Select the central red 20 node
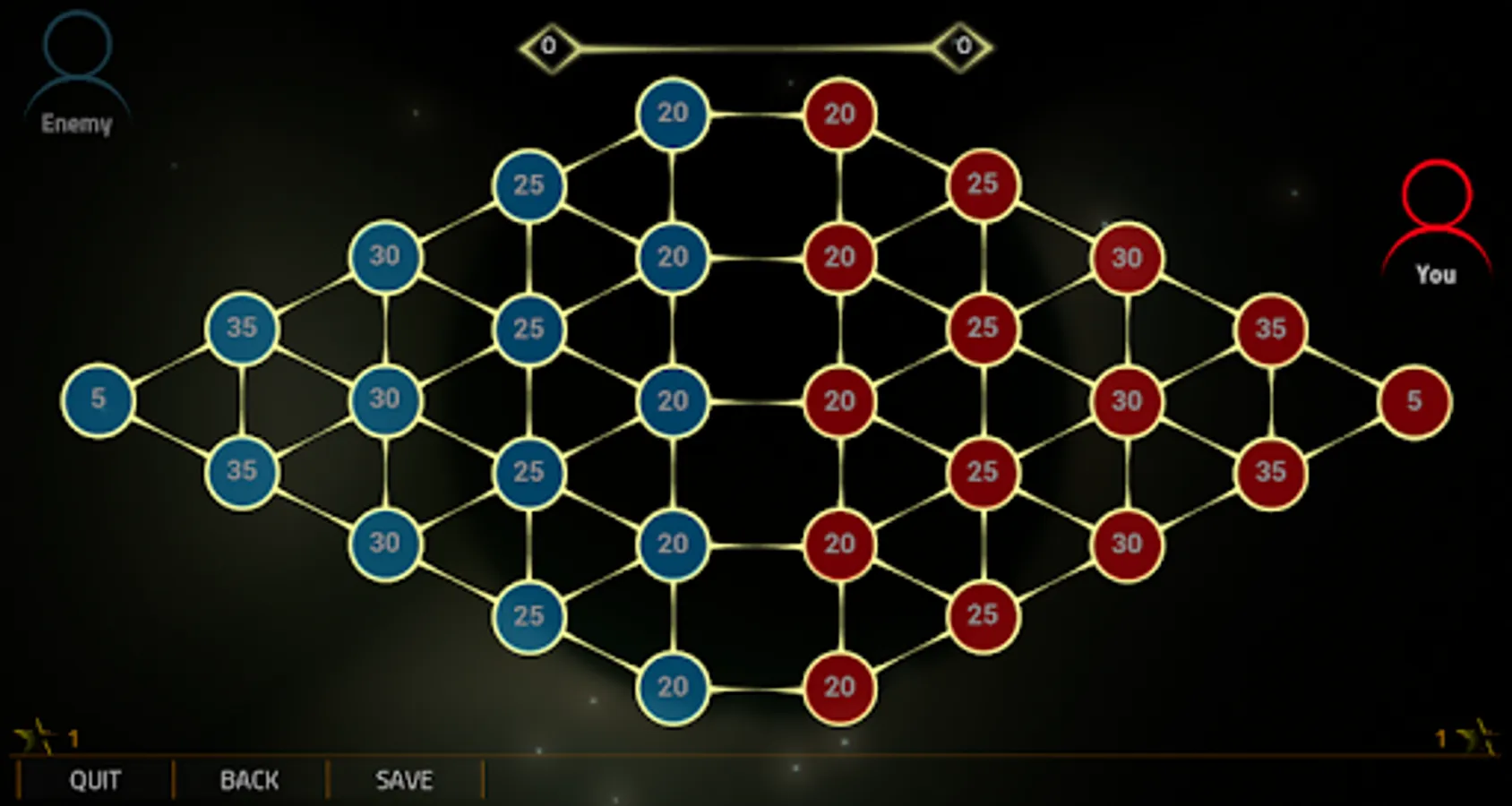Image resolution: width=1512 pixels, height=806 pixels. click(838, 401)
